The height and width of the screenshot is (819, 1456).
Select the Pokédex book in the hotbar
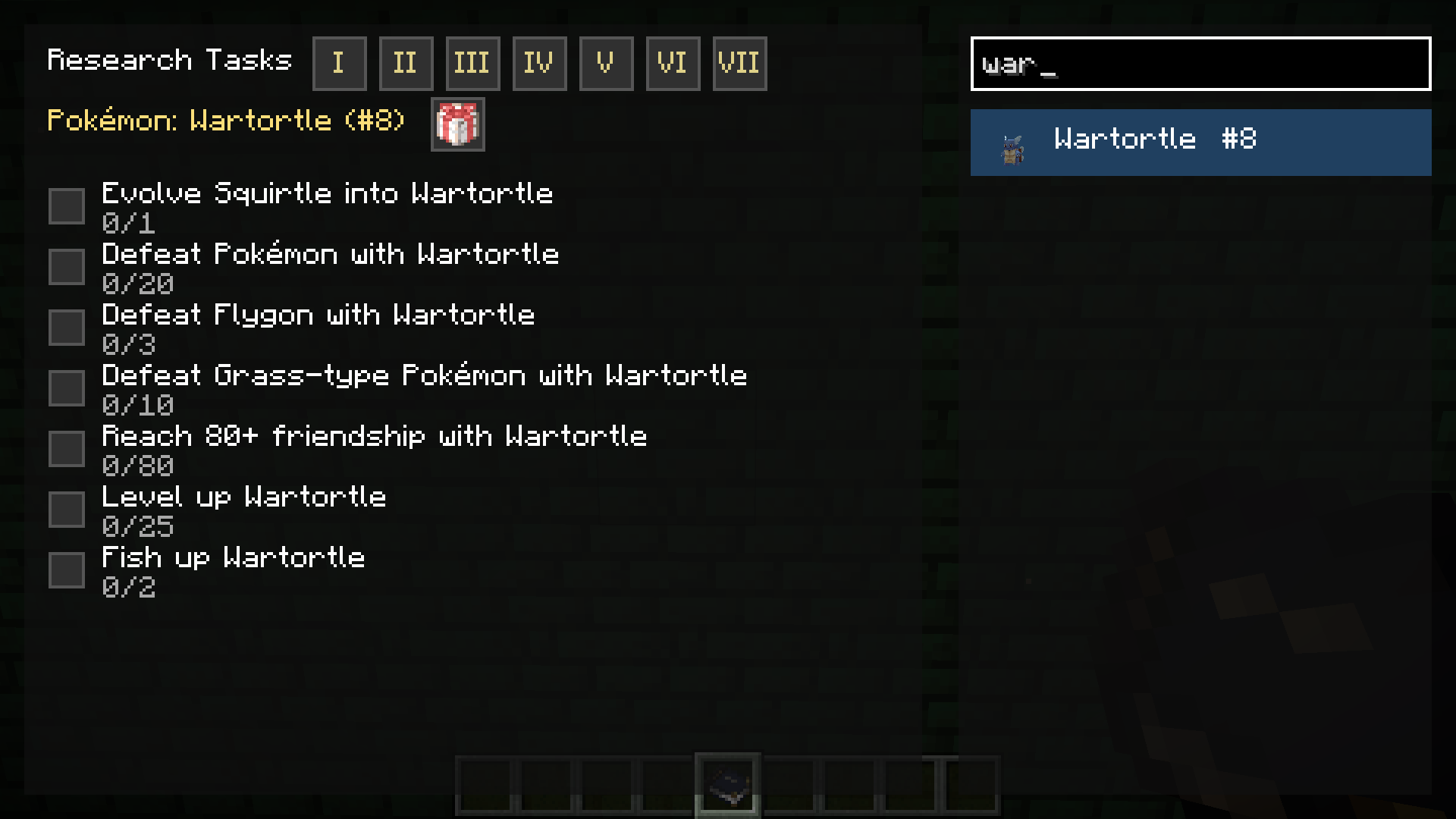pos(727,783)
